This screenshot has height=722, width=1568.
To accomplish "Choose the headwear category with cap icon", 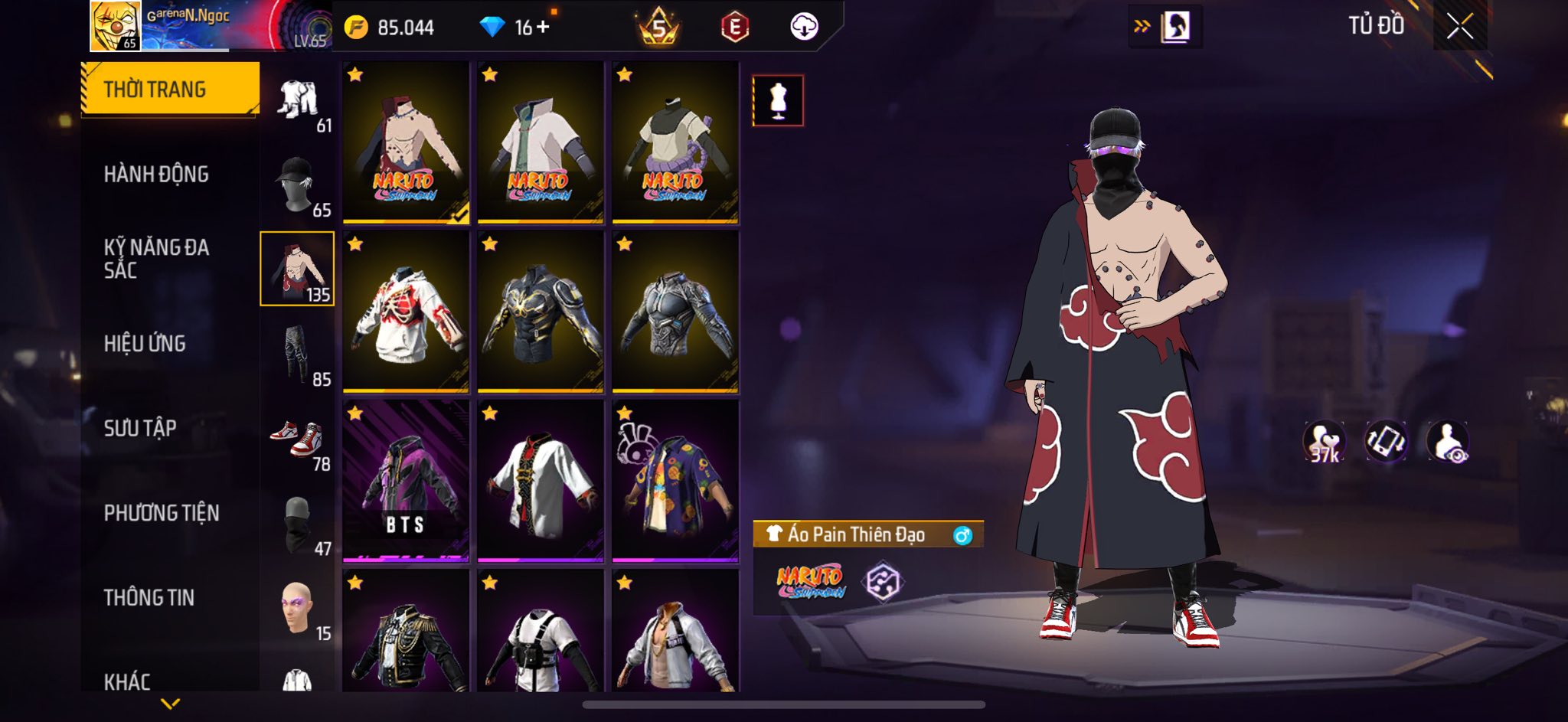I will 298,185.
